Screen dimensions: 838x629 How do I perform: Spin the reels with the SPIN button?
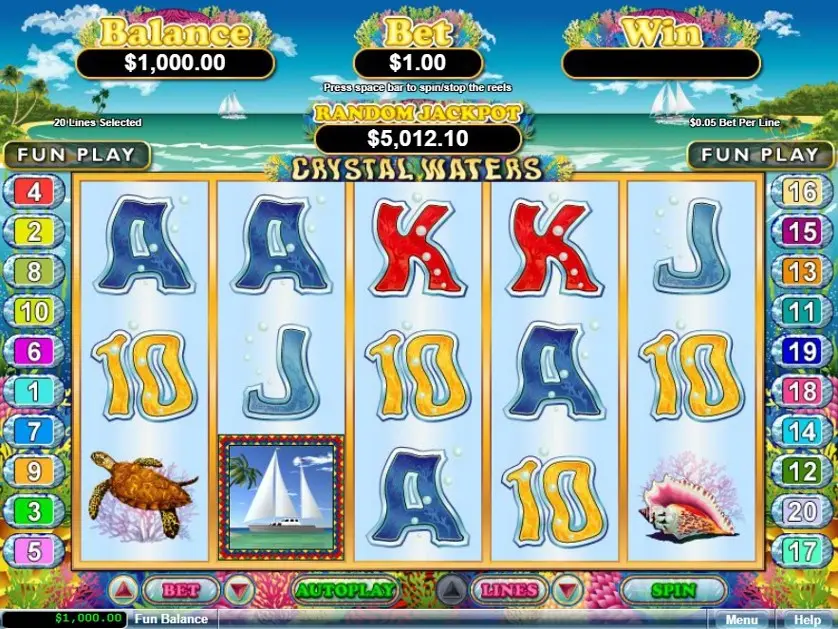[x=672, y=590]
